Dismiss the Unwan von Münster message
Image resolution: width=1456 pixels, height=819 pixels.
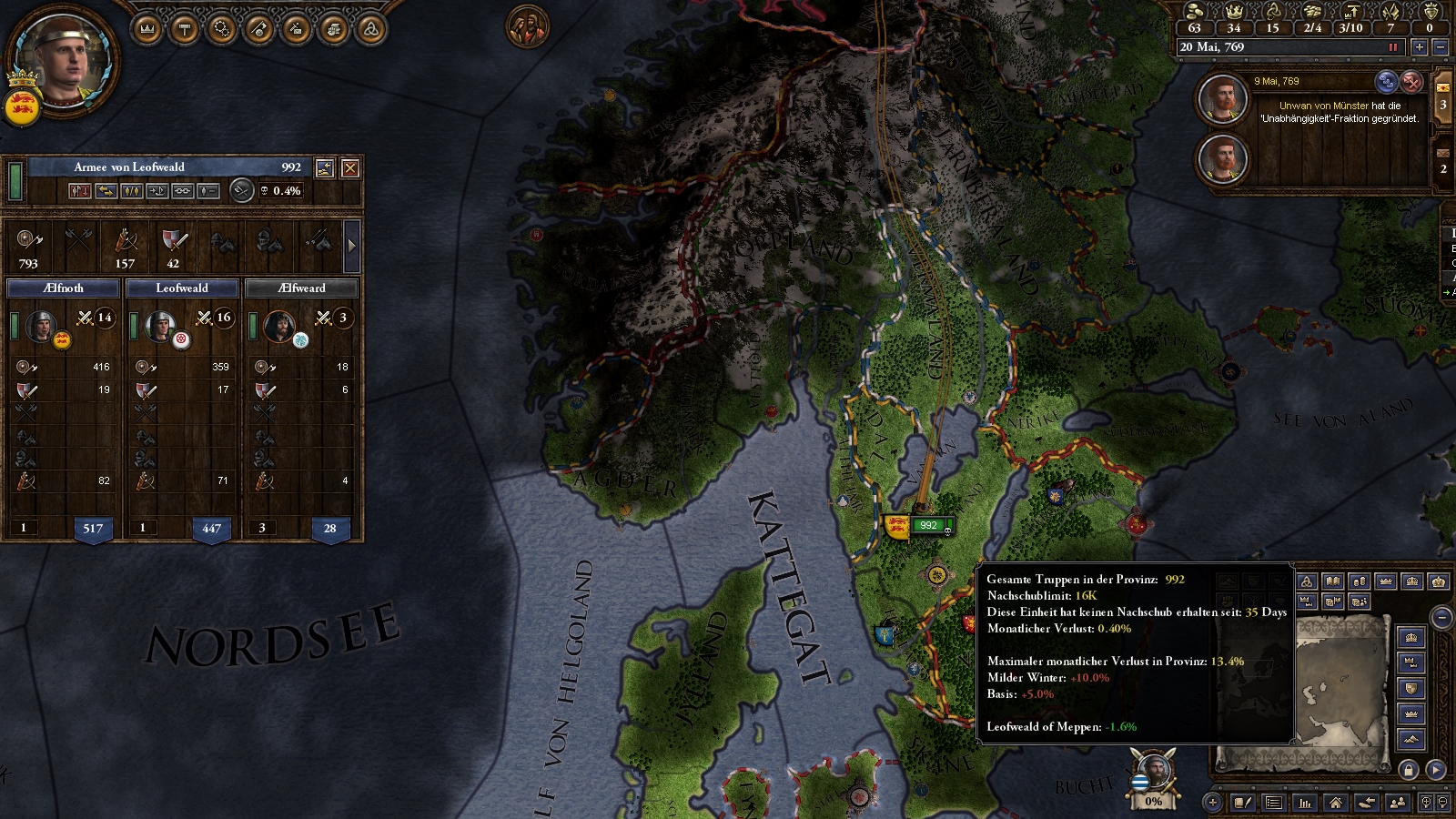click(1411, 82)
